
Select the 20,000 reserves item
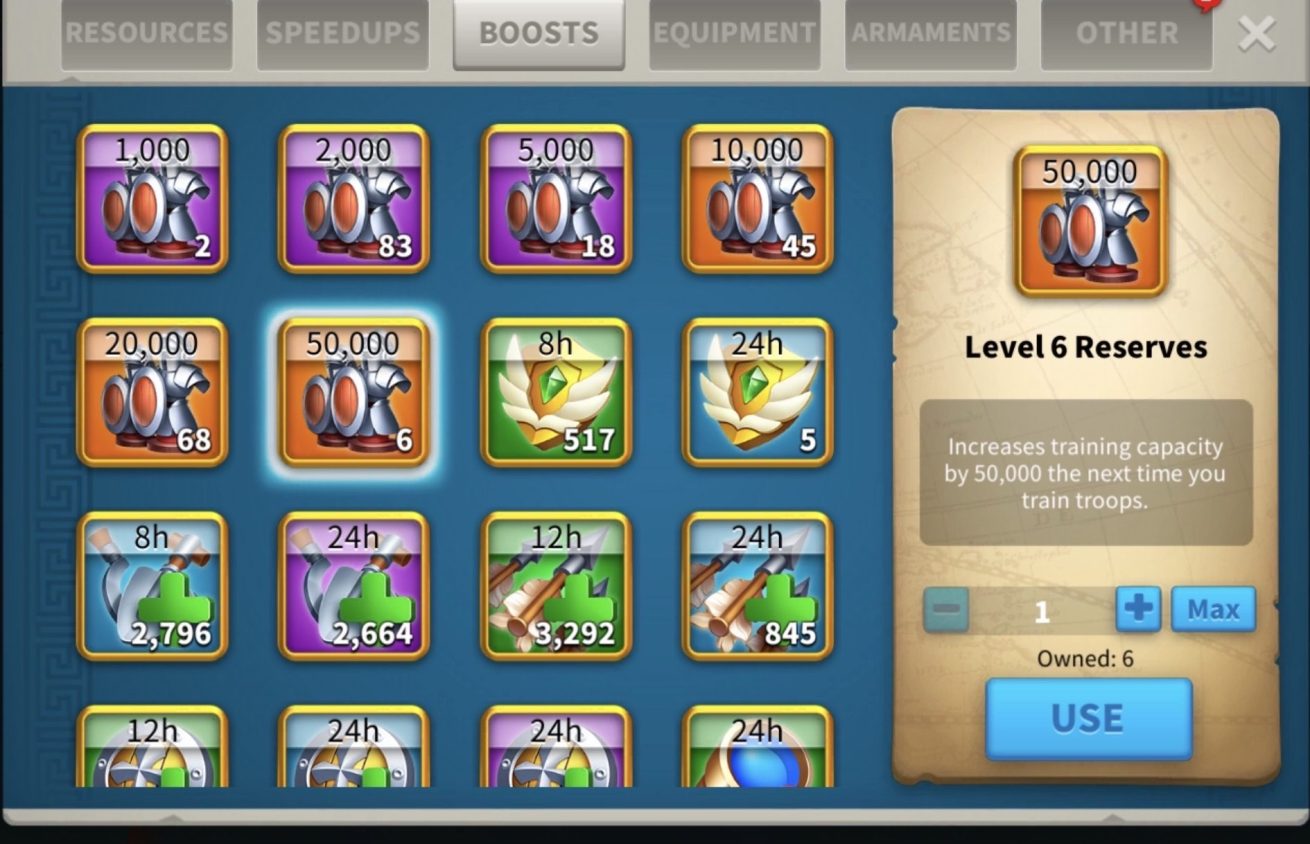coord(152,393)
